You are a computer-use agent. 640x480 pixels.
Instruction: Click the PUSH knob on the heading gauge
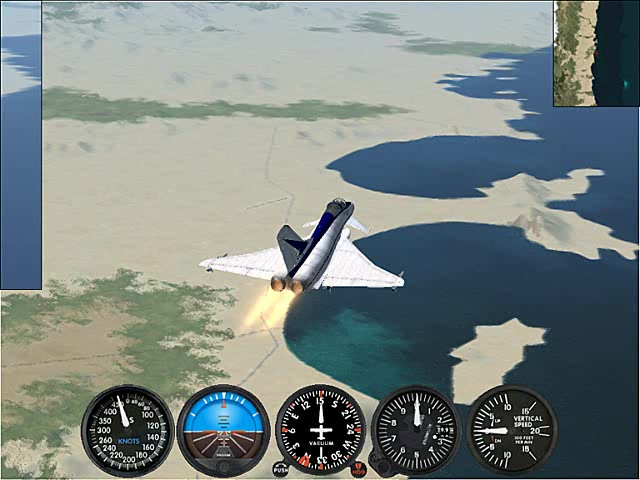pos(280,467)
